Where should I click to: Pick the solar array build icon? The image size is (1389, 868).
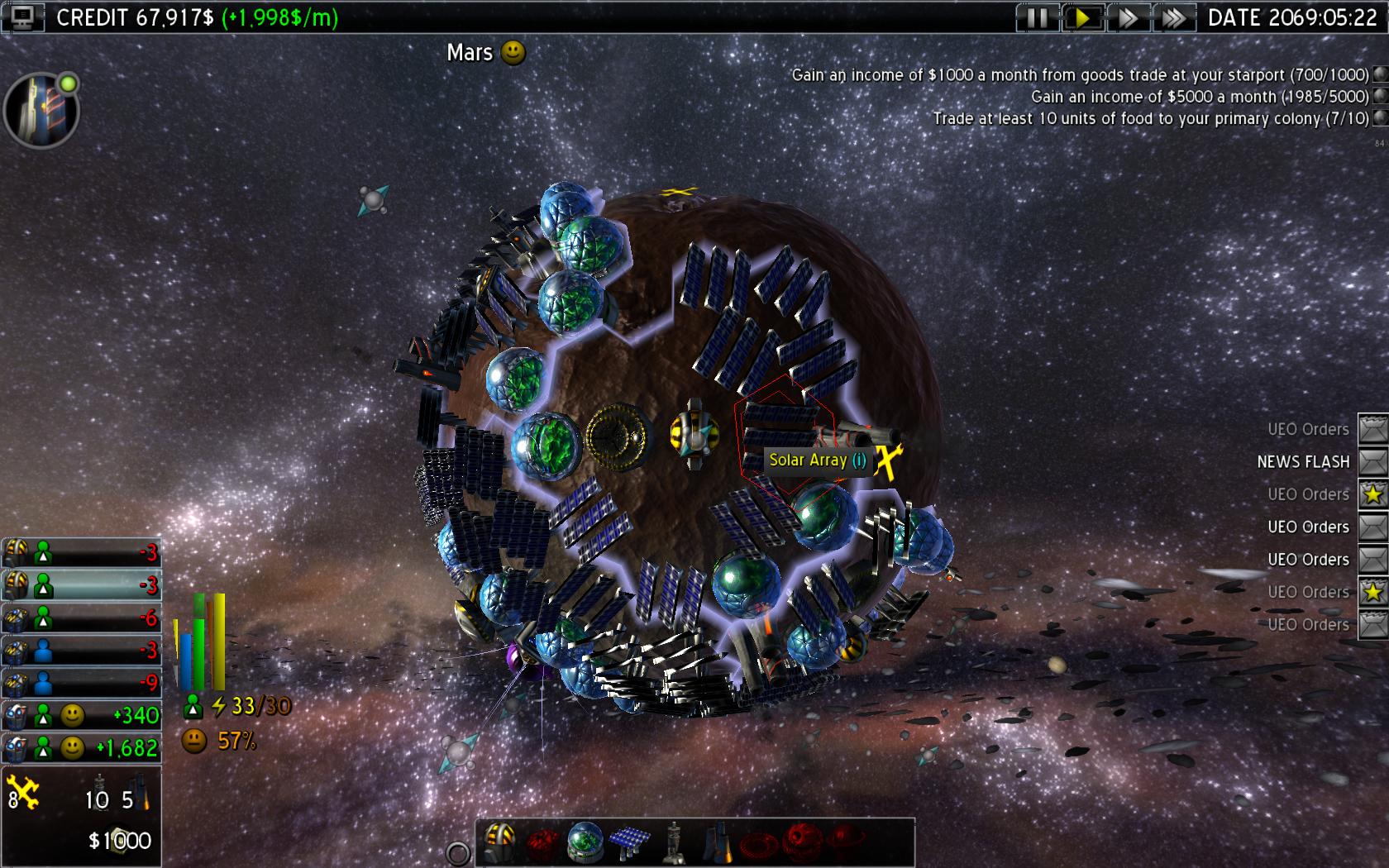[x=629, y=842]
